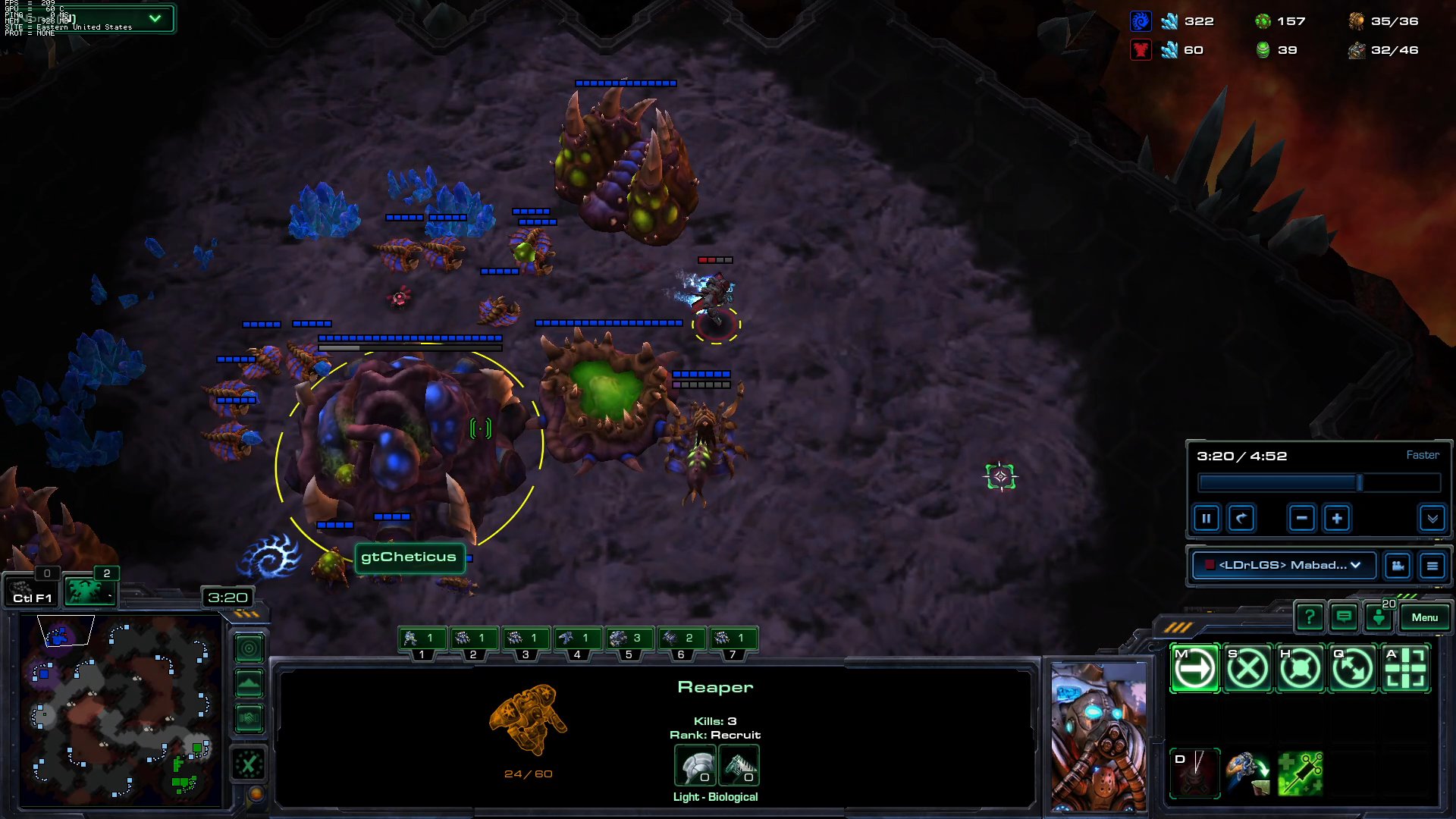This screenshot has height=819, width=1456.
Task: Select control group 5
Action: pyautogui.click(x=629, y=639)
